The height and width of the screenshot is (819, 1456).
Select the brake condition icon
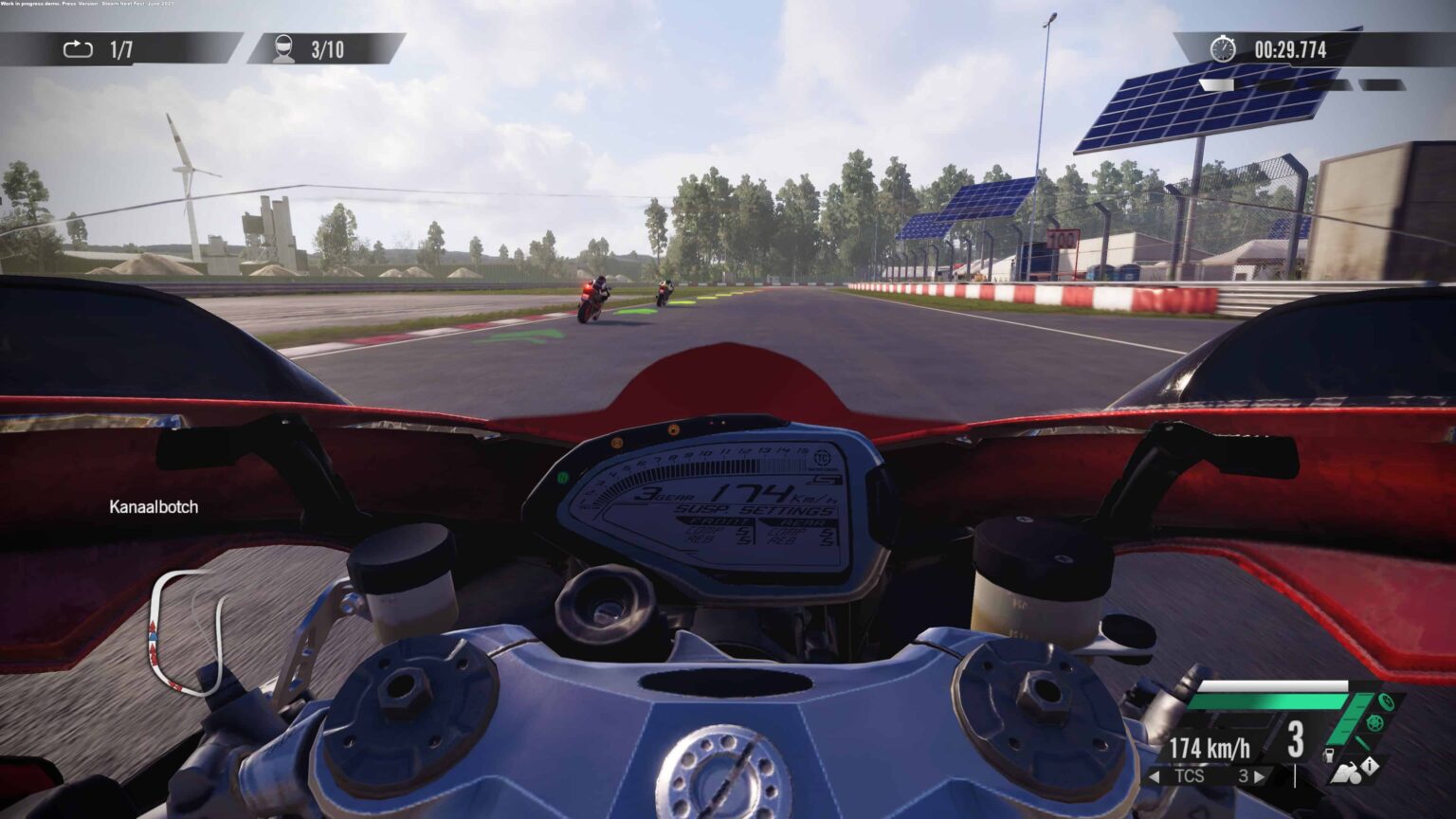coord(1386,703)
